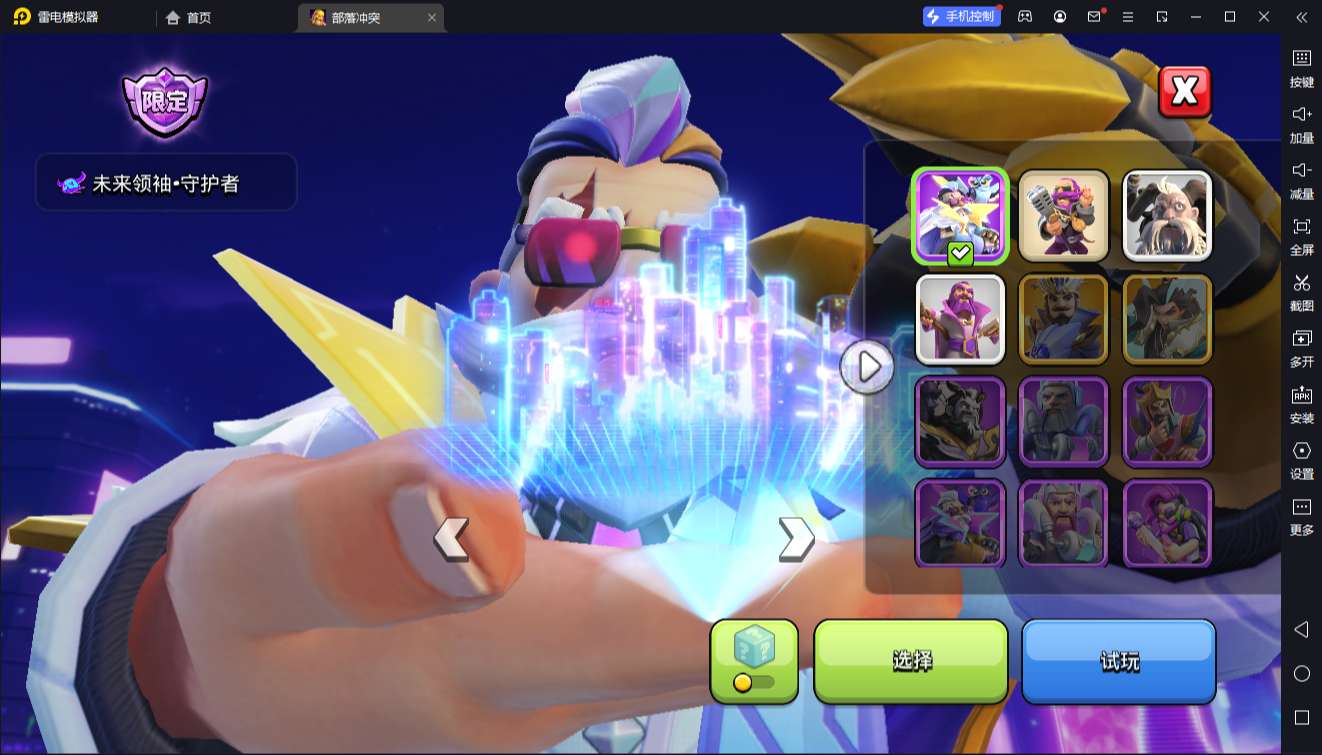
Task: Choose the pink-haired microphone singer skin
Action: click(1064, 216)
